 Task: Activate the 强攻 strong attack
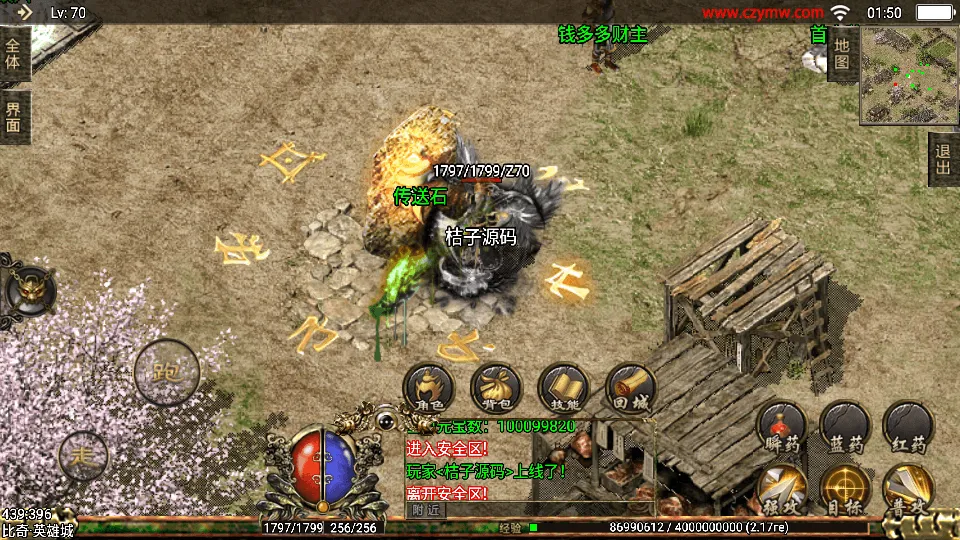click(x=781, y=490)
